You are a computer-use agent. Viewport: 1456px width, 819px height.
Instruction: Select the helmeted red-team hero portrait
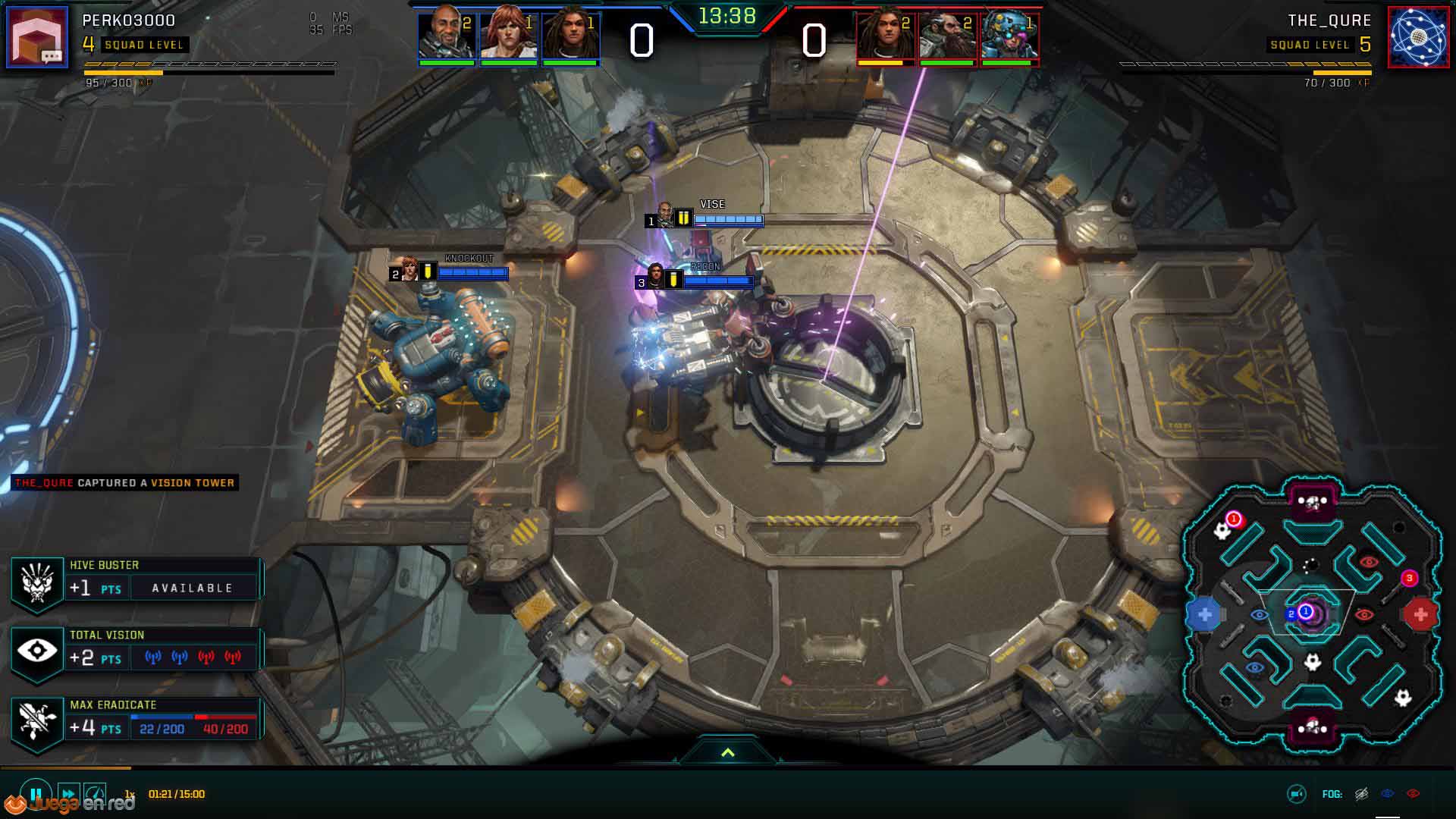pos(1009,36)
